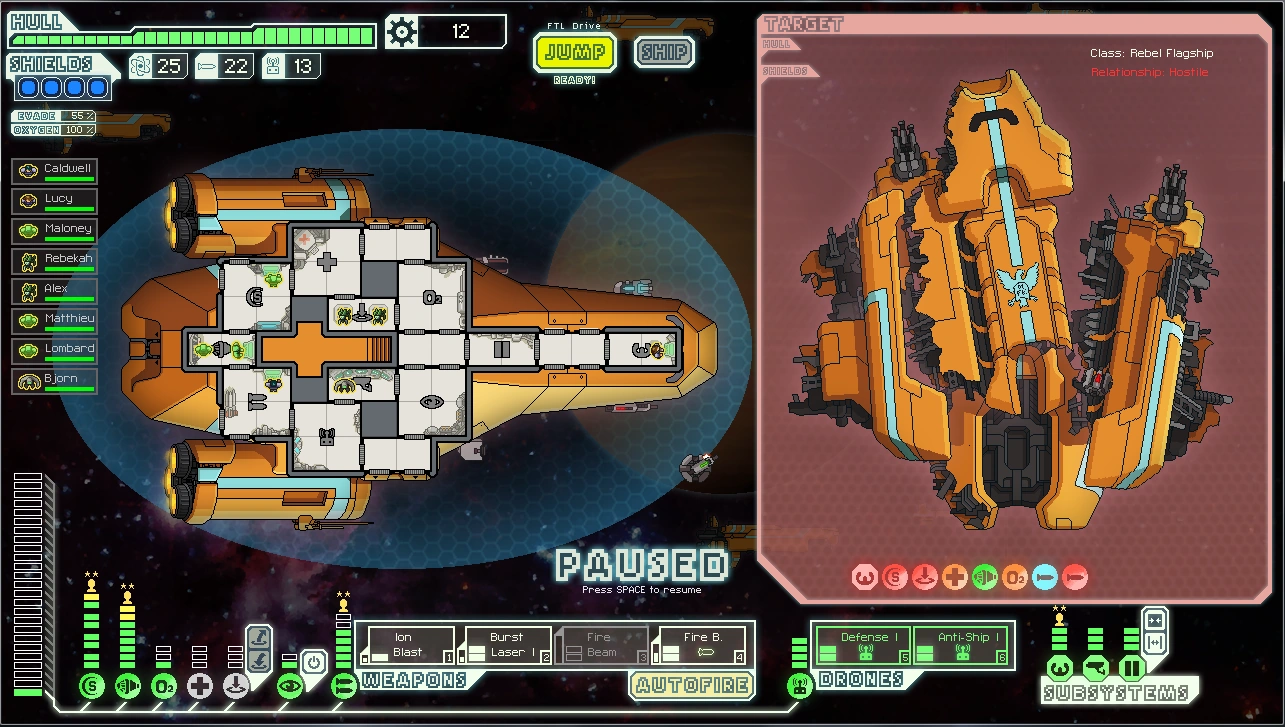Click the JUMP button to leave
Viewport: 1285px width, 727px height.
pos(573,52)
